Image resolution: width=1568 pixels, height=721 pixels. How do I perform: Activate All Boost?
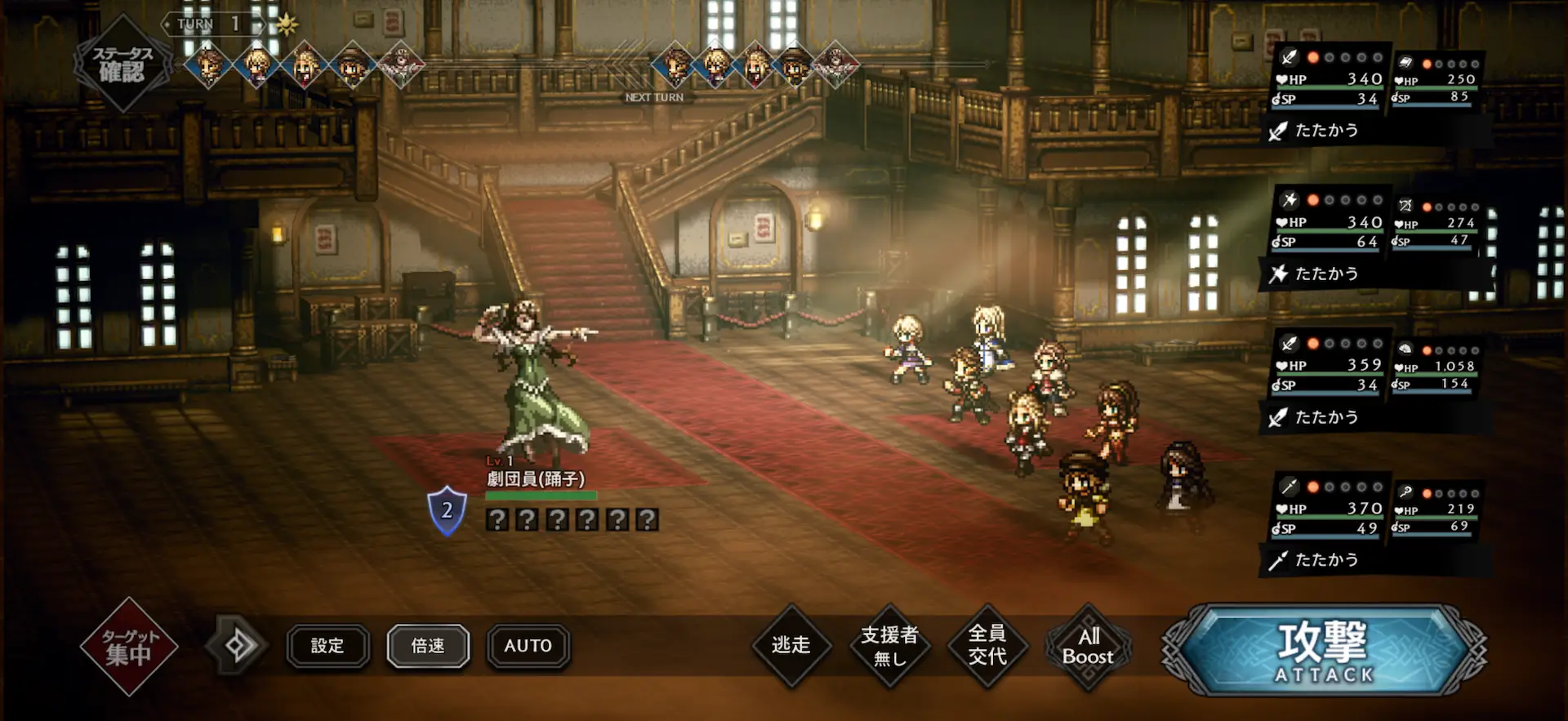[x=1088, y=647]
